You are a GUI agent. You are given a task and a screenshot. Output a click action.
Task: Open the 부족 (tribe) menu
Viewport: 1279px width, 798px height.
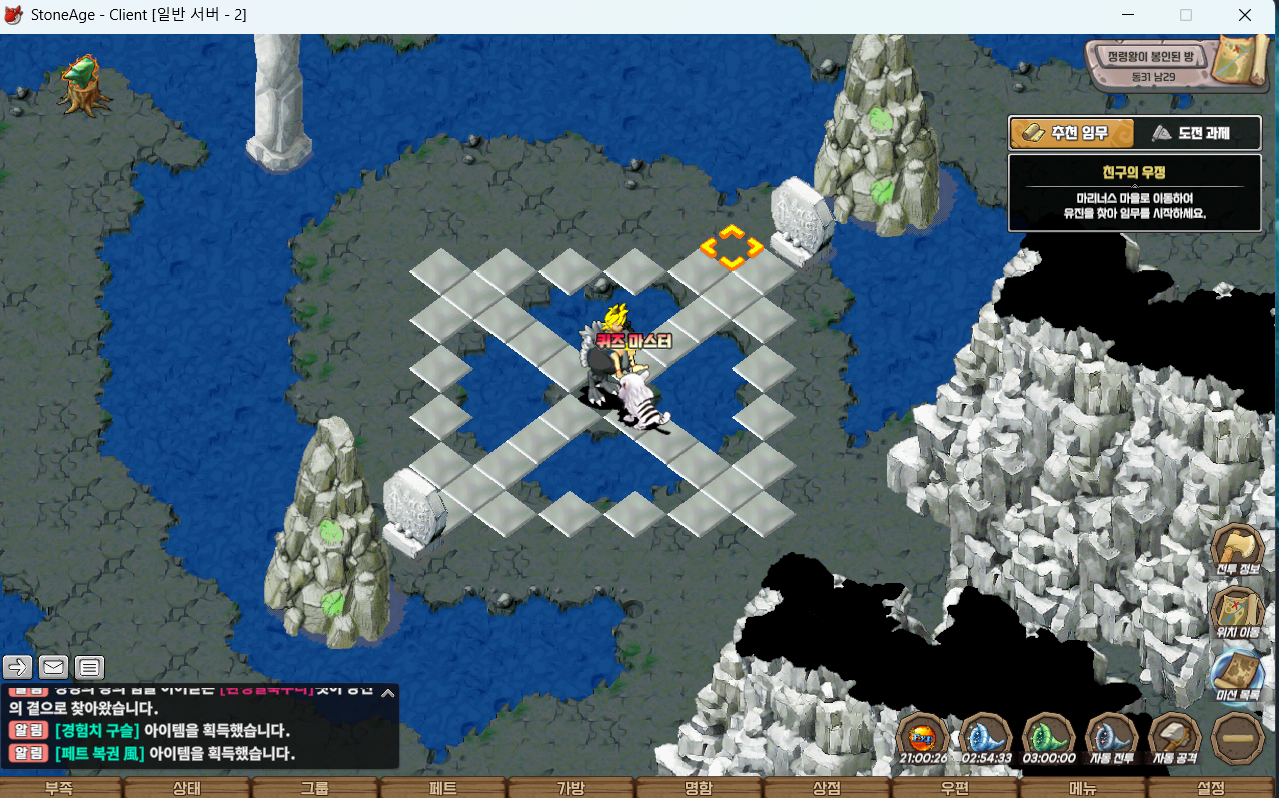tap(58, 788)
